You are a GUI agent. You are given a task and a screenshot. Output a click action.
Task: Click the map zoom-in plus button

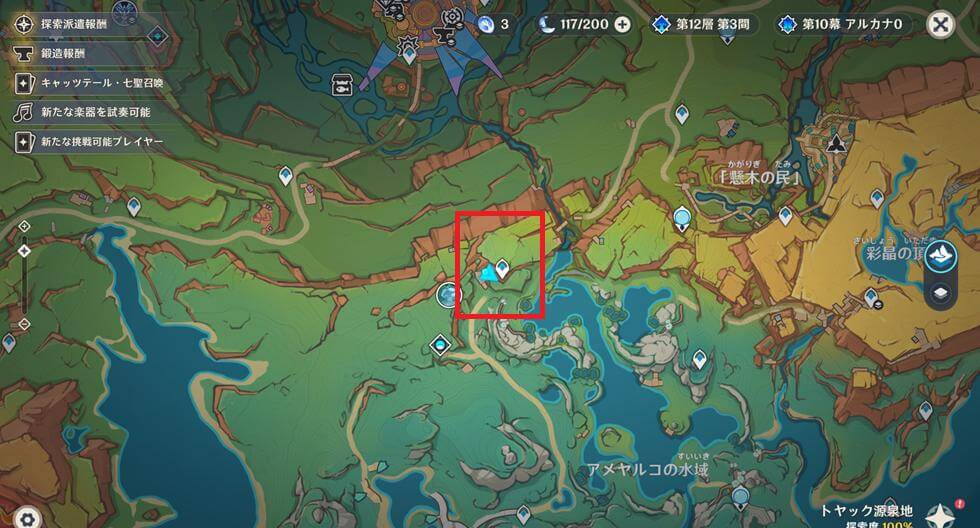[x=24, y=227]
